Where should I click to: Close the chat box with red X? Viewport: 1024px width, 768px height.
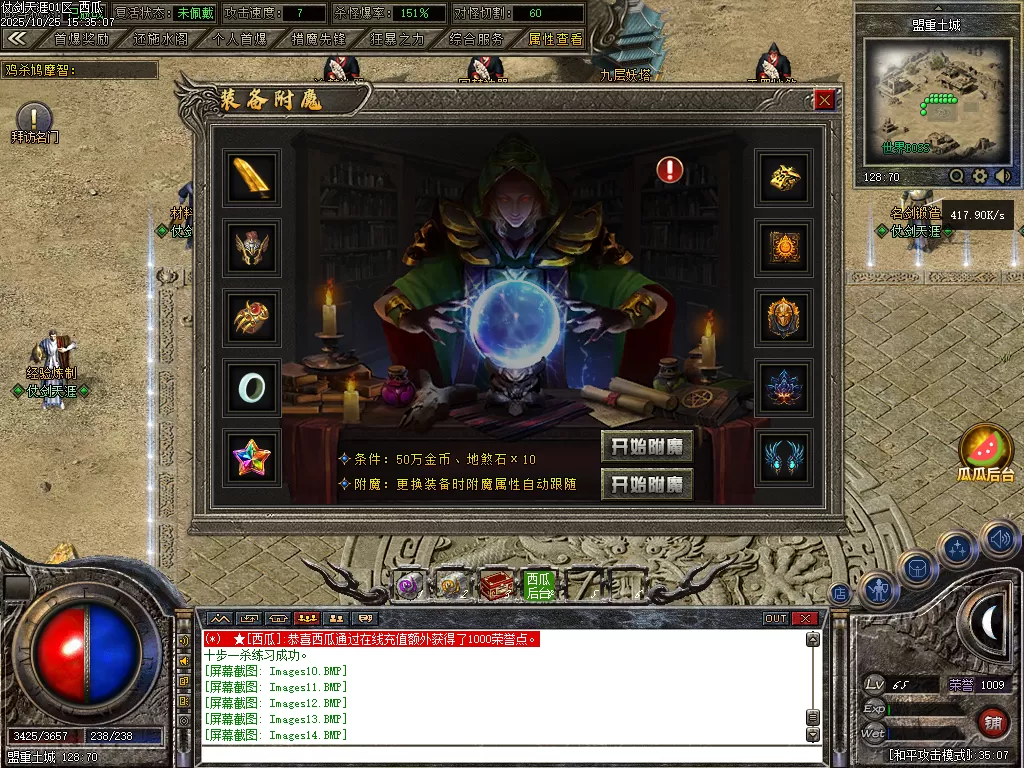pyautogui.click(x=805, y=618)
